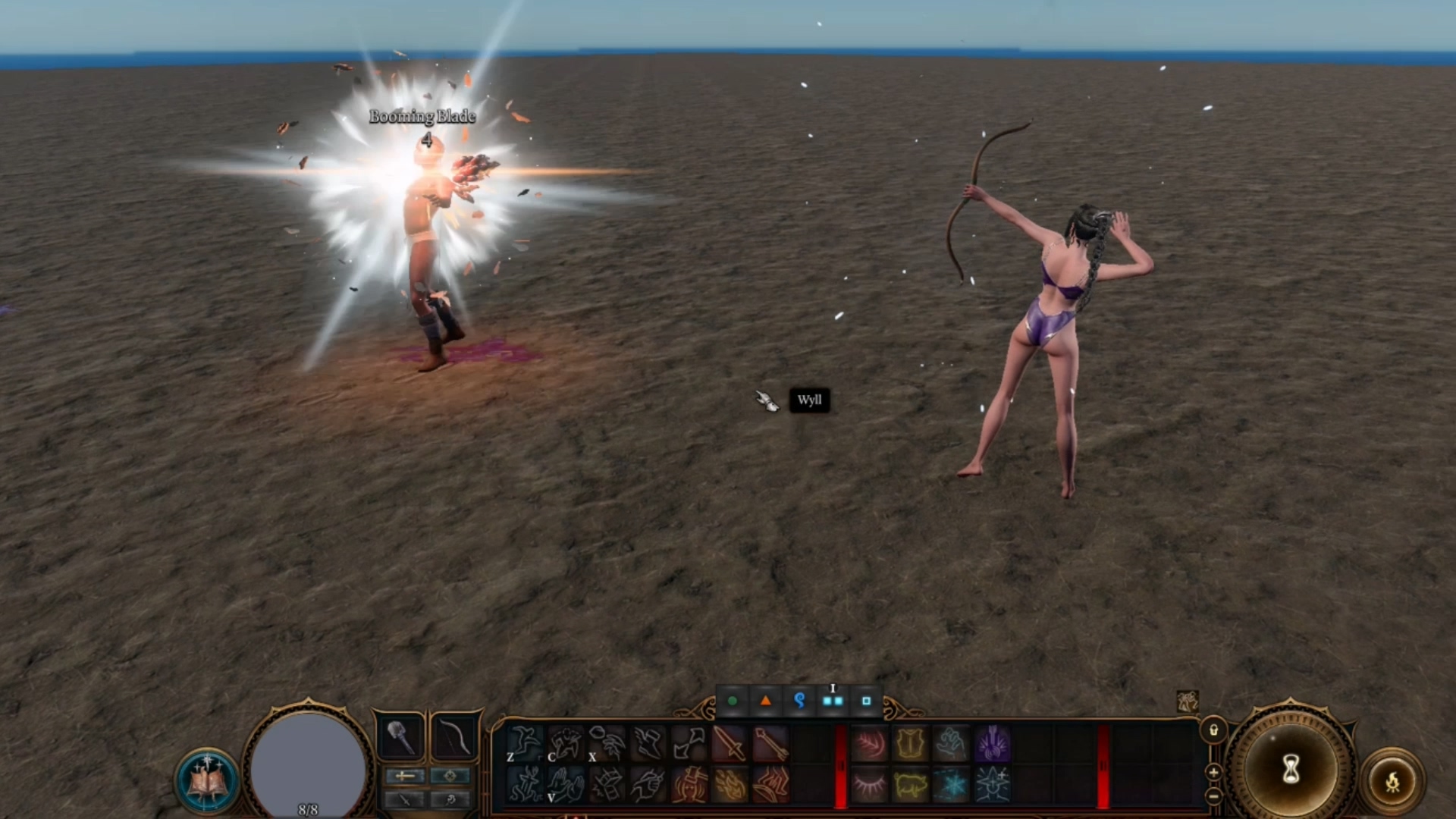Cast the yellow pig animal spell

click(910, 784)
